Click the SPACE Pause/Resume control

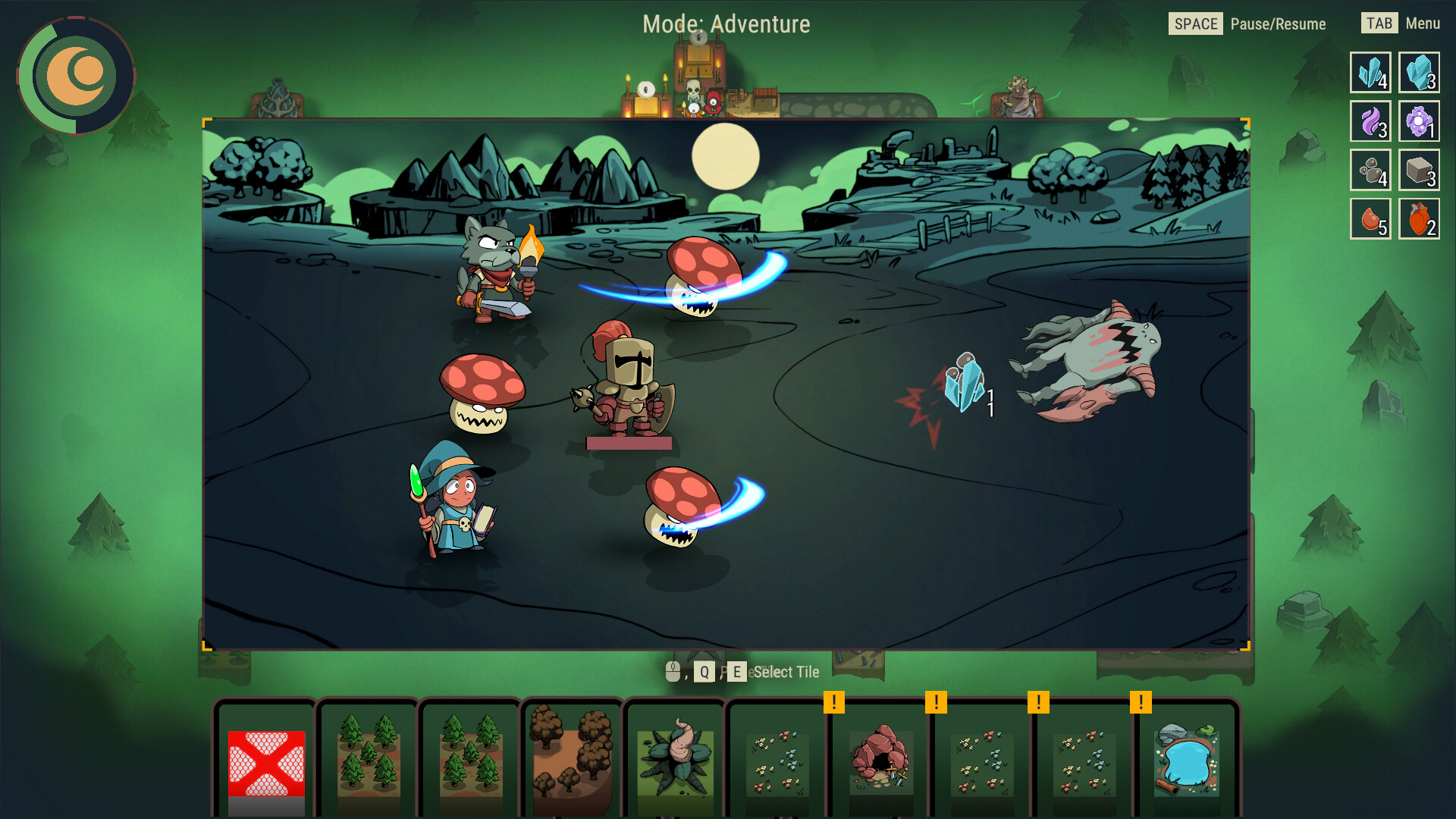click(1196, 24)
